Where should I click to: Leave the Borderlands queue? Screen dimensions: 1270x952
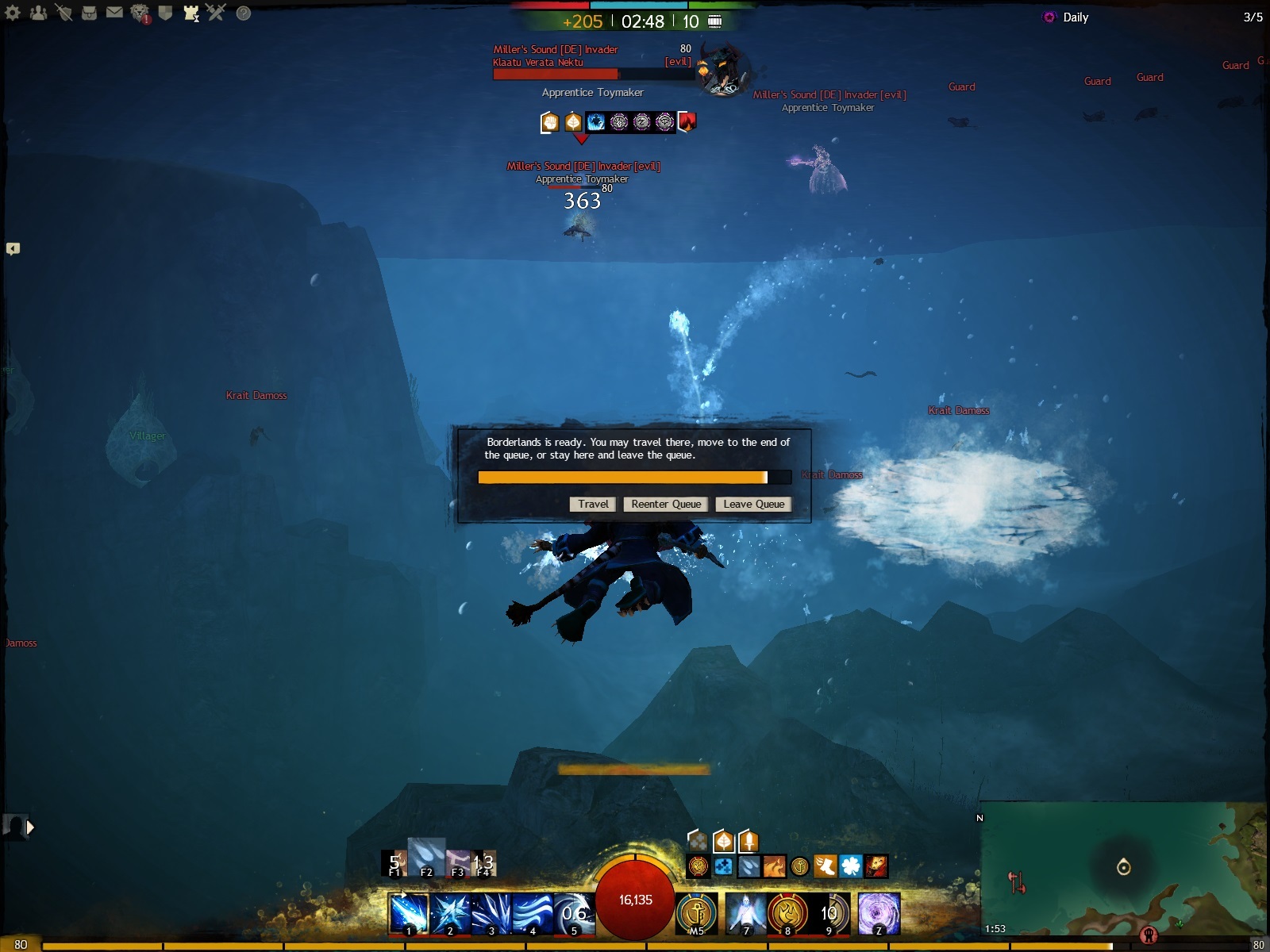coord(753,505)
